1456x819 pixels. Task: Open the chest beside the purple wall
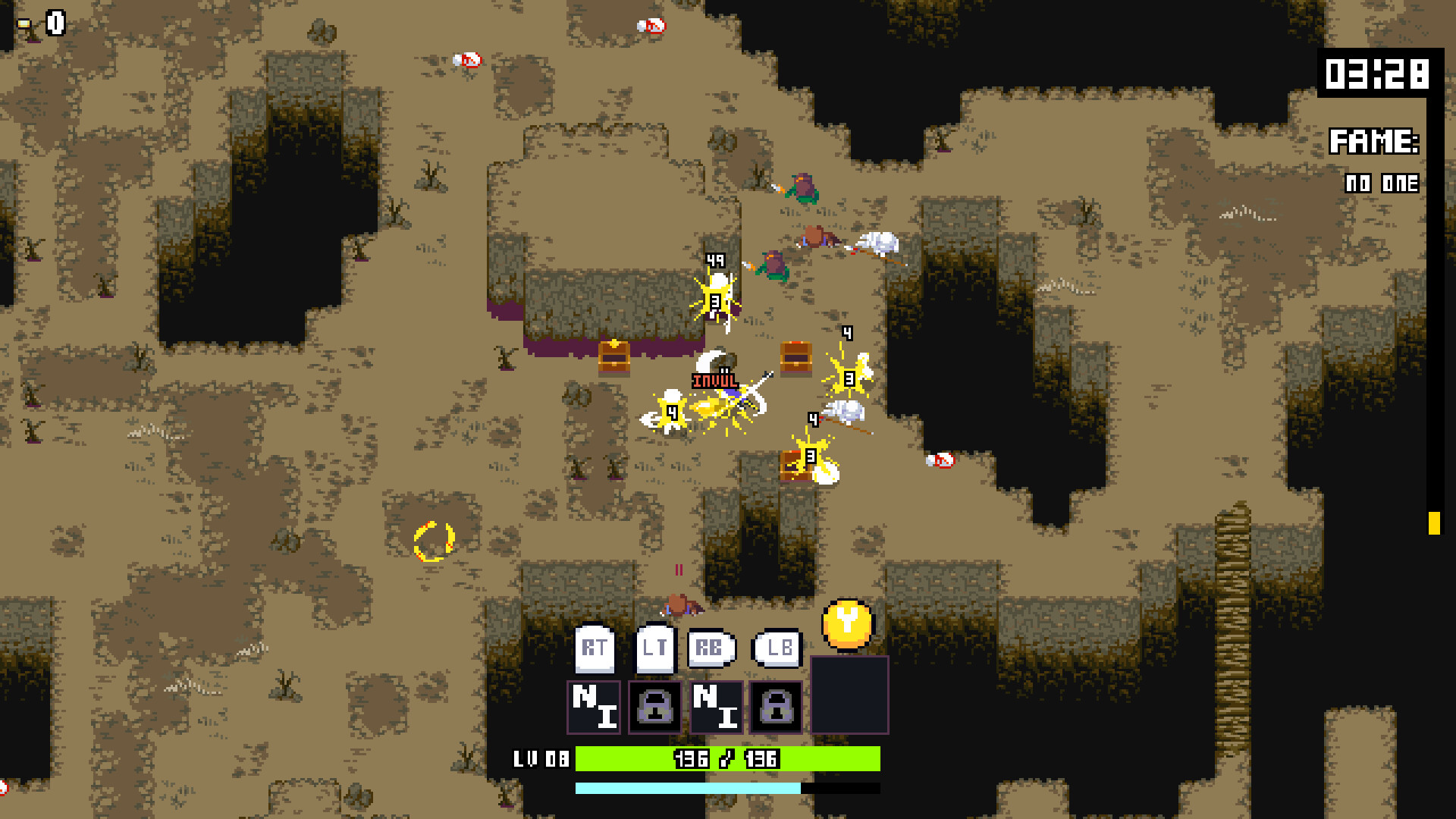pyautogui.click(x=616, y=358)
